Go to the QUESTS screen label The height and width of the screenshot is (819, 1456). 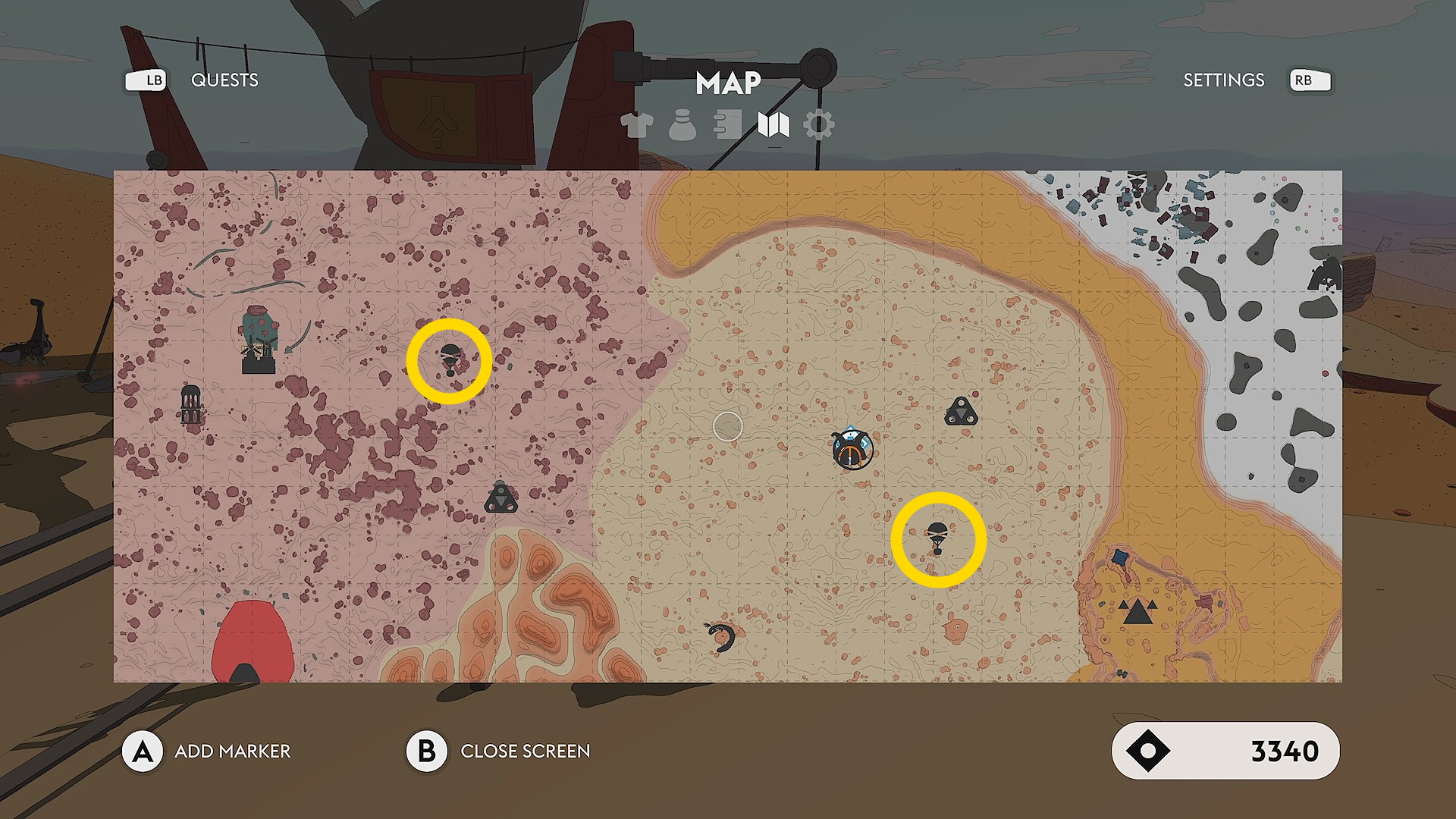224,80
